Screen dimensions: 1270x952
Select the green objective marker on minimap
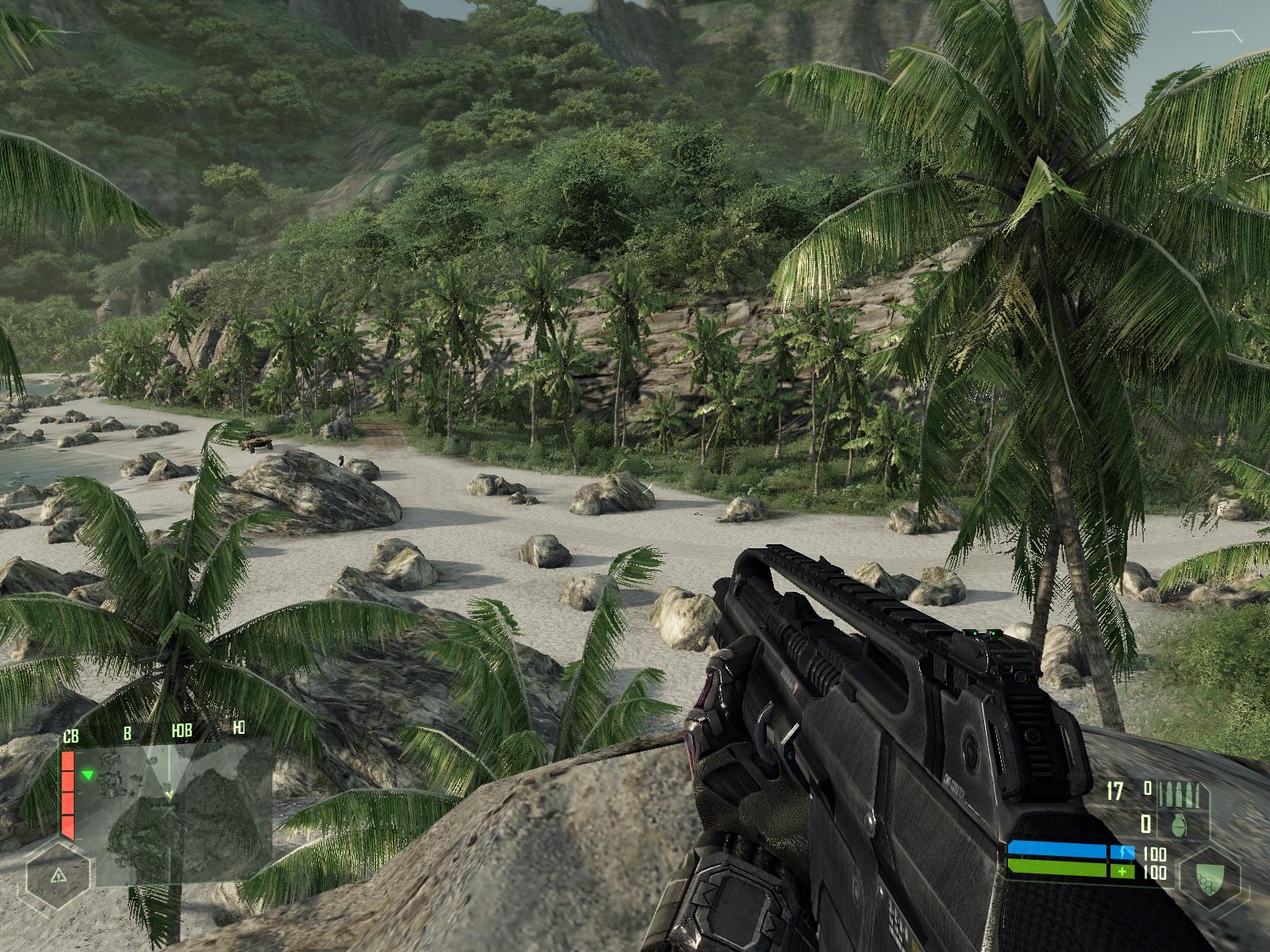[88, 773]
